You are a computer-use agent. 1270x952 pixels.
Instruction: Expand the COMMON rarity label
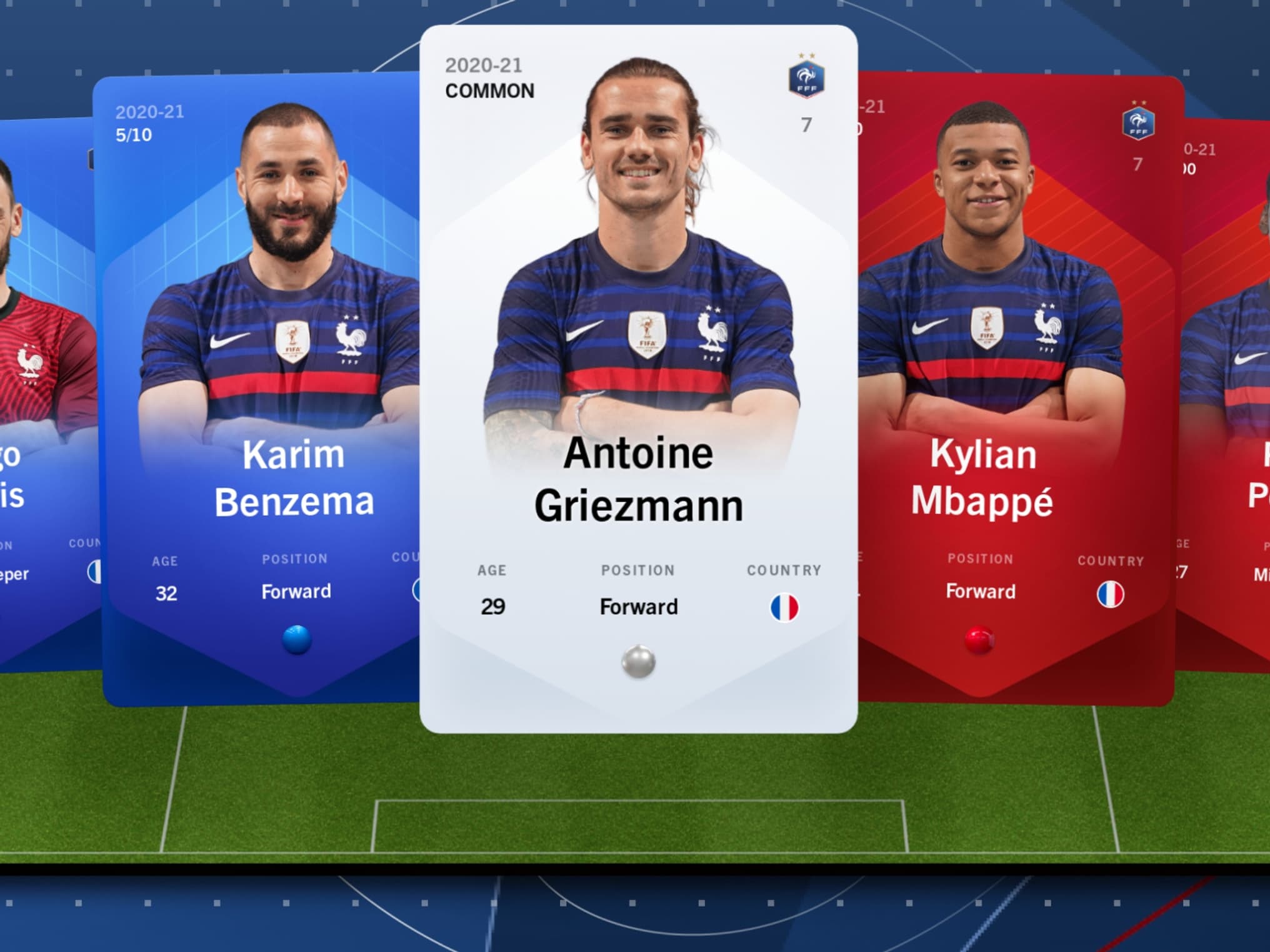[489, 91]
